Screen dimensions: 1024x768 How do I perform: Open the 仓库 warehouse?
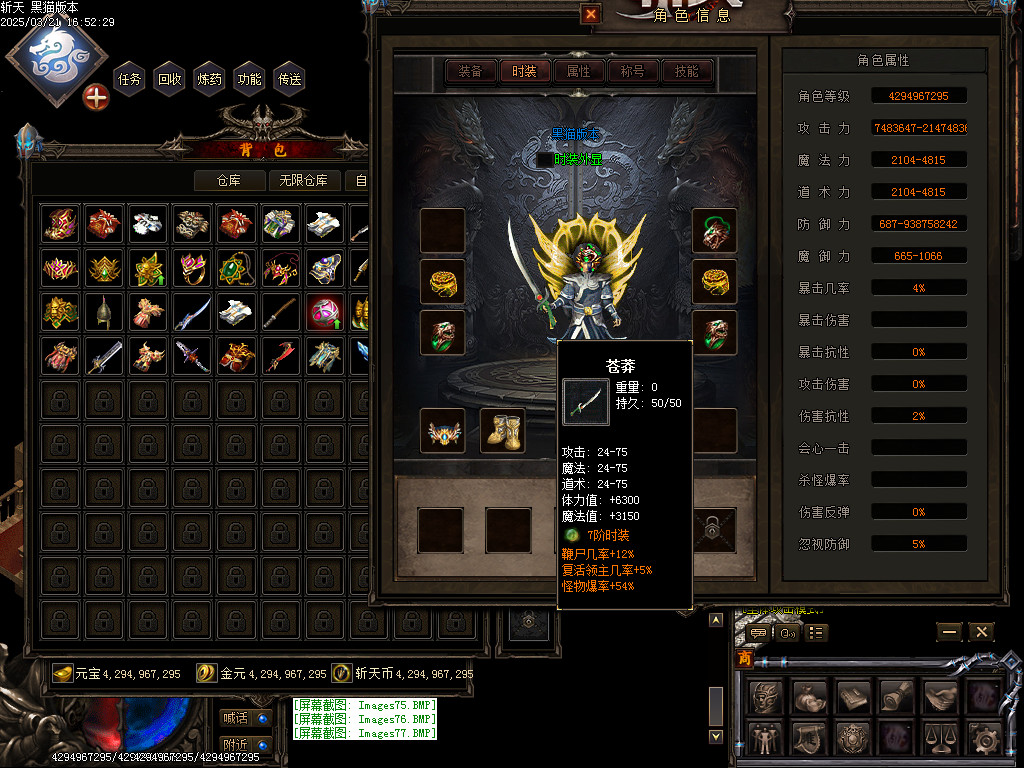[x=229, y=180]
